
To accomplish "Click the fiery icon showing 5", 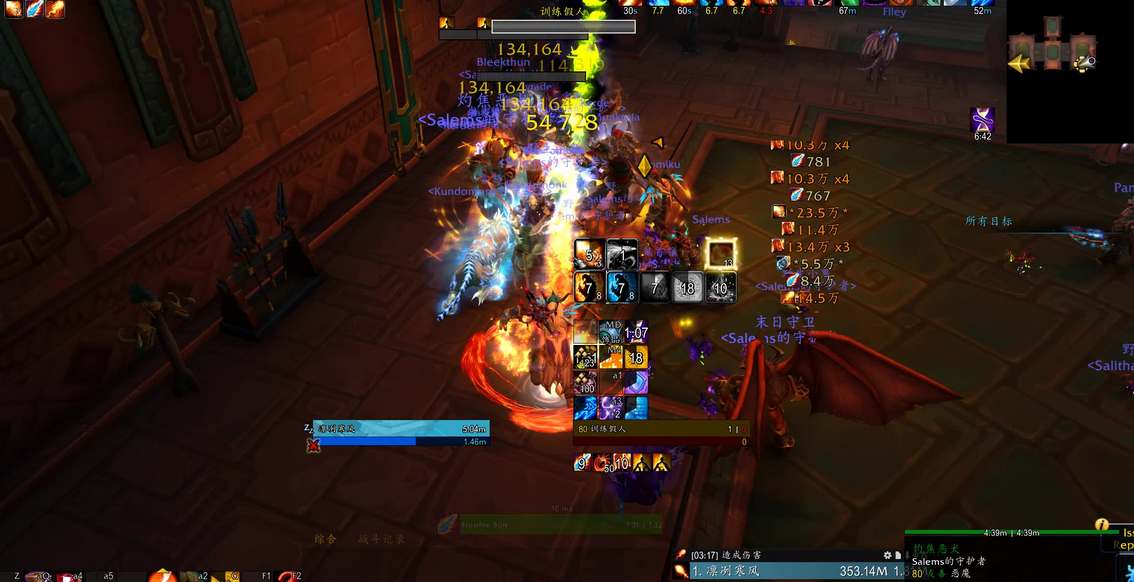I will tap(588, 254).
